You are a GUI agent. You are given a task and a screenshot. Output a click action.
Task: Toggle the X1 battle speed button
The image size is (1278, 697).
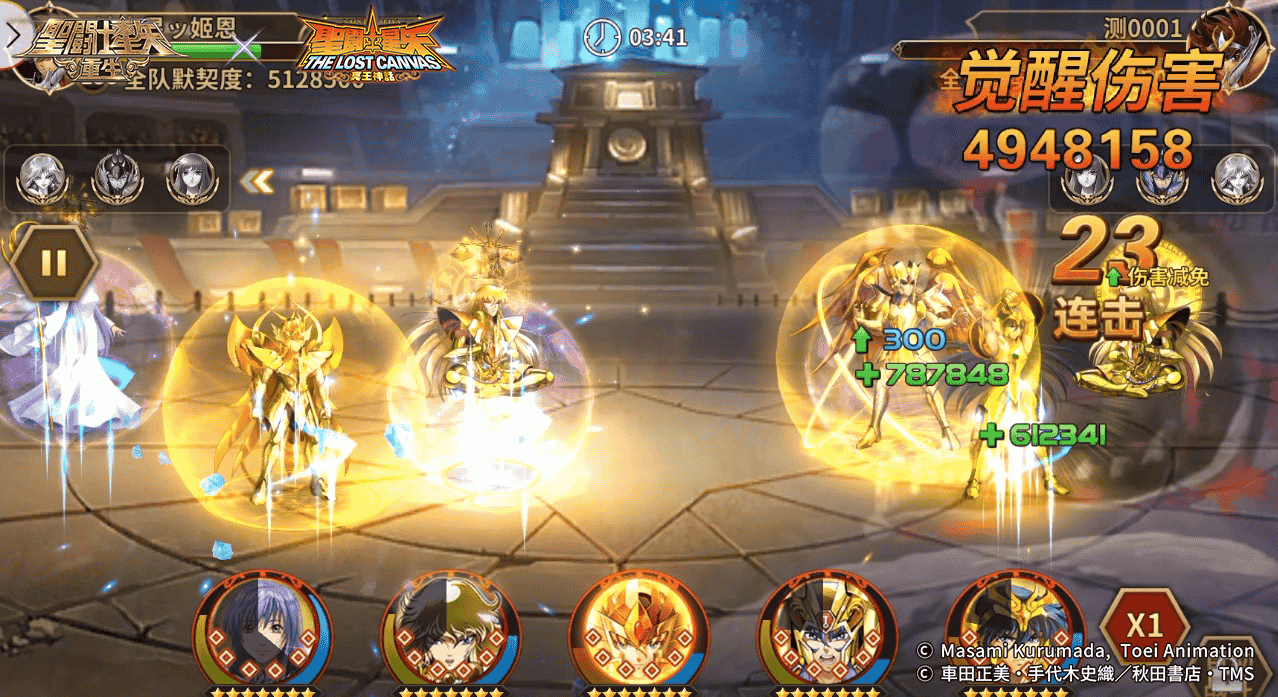click(x=1143, y=625)
